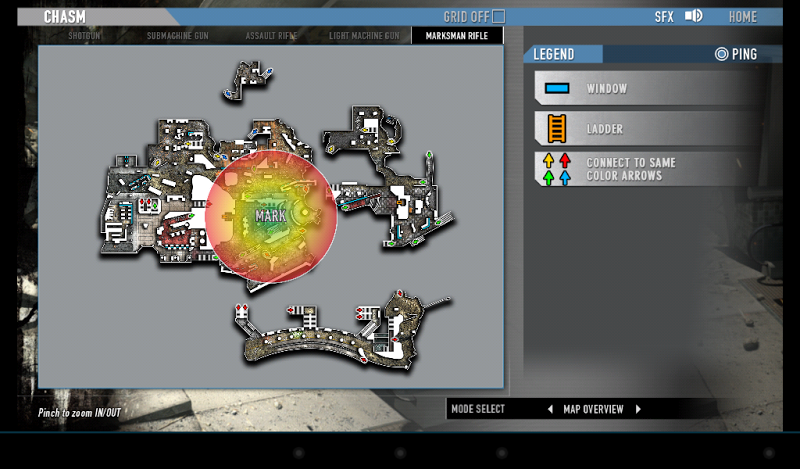Choose the Marksman Rifle tab
The image size is (800, 469).
coord(457,36)
